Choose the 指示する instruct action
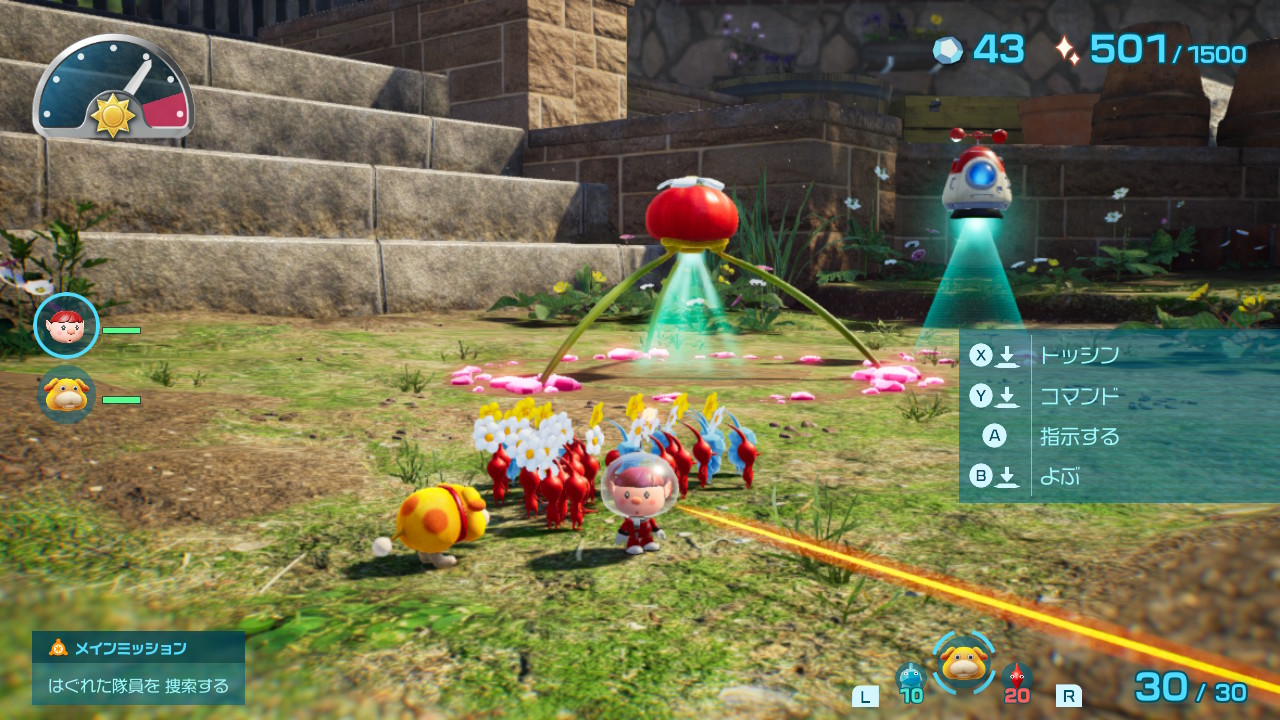This screenshot has width=1280, height=720. pos(1079,436)
